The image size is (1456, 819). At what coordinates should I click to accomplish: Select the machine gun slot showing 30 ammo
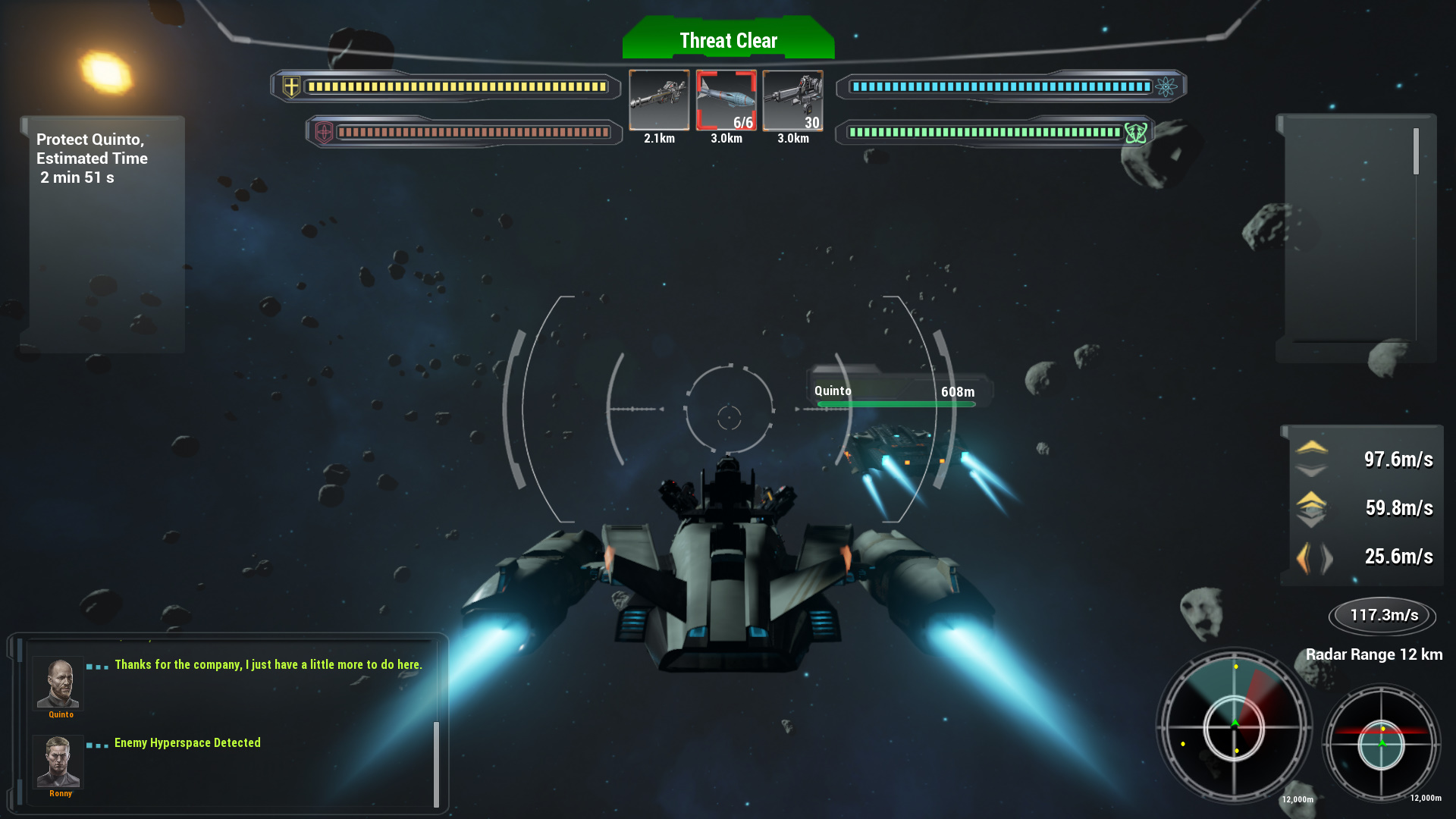click(792, 99)
